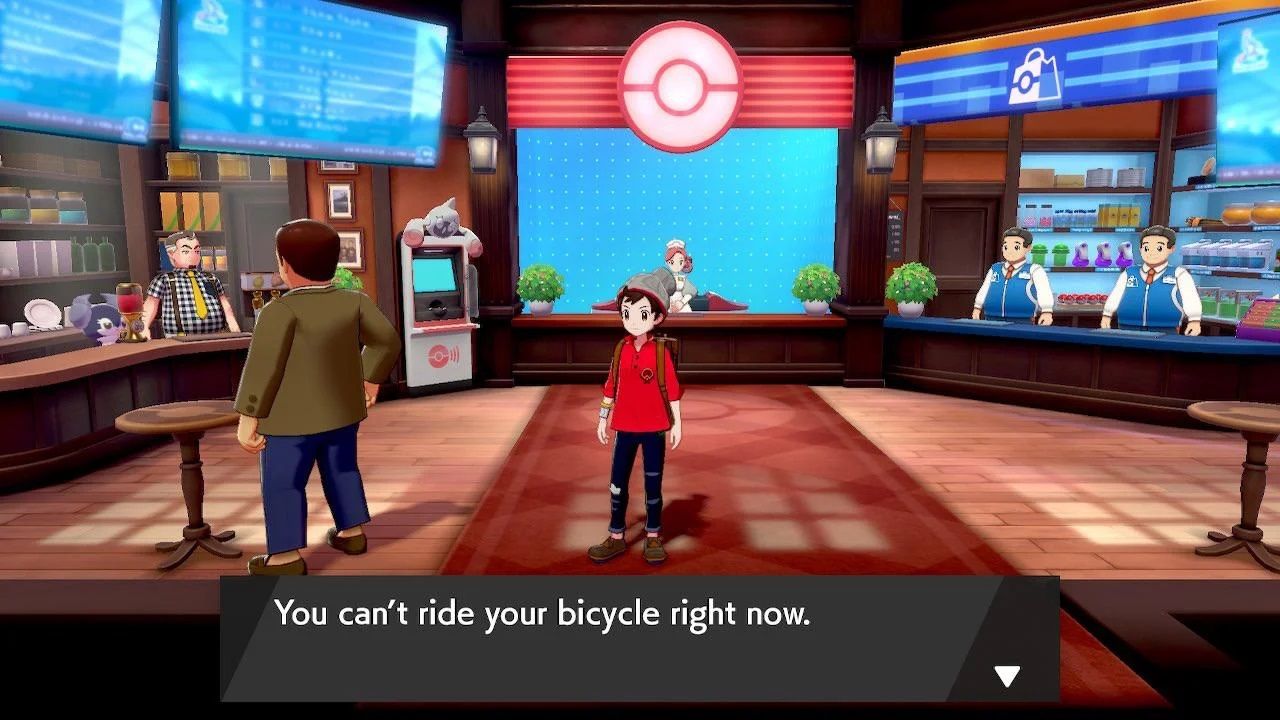1280x720 pixels.
Task: Toggle the wall lamp left of the Poké Ball stage
Action: coord(482,145)
